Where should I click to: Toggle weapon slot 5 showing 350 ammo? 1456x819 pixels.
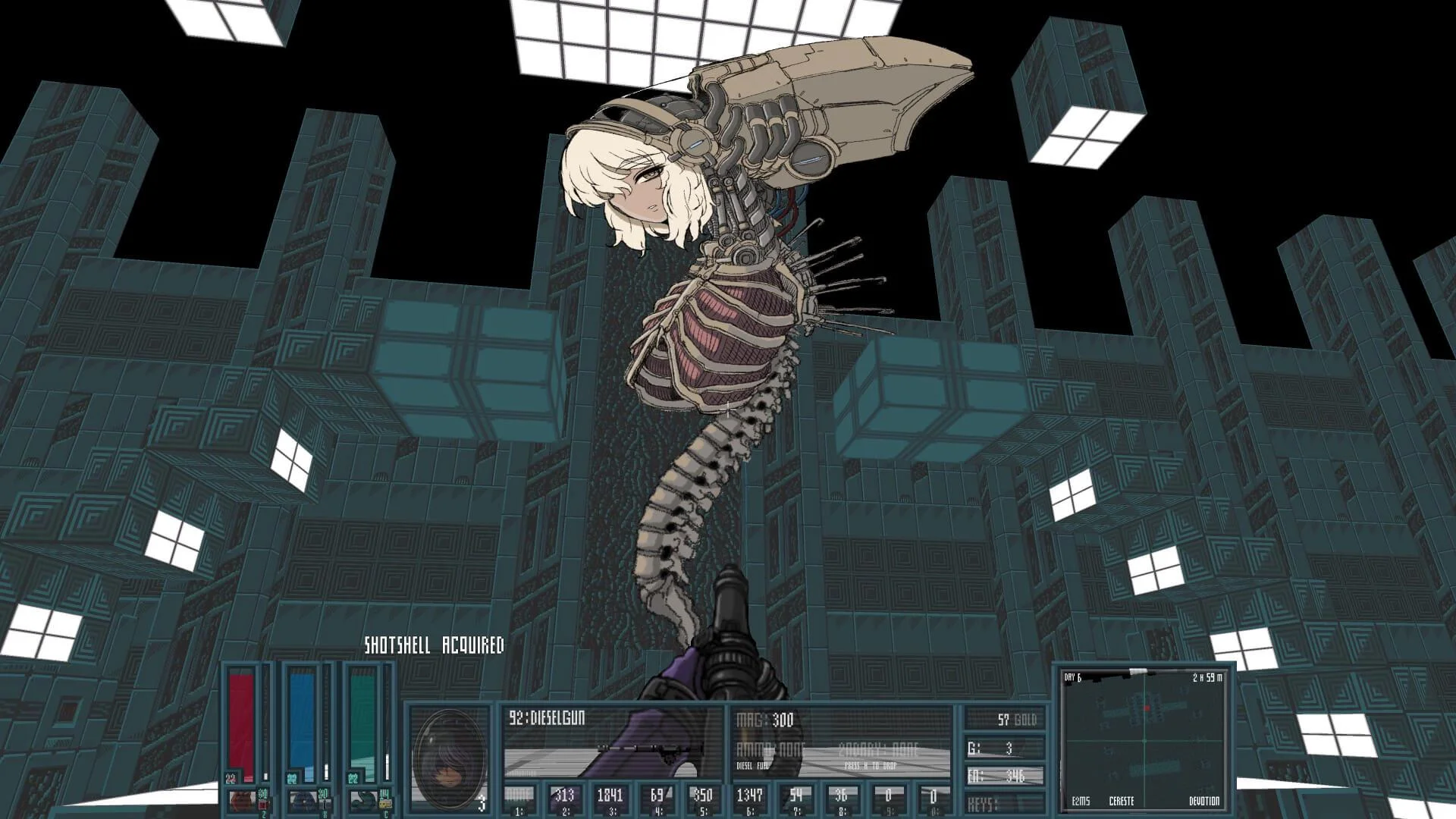(x=704, y=798)
